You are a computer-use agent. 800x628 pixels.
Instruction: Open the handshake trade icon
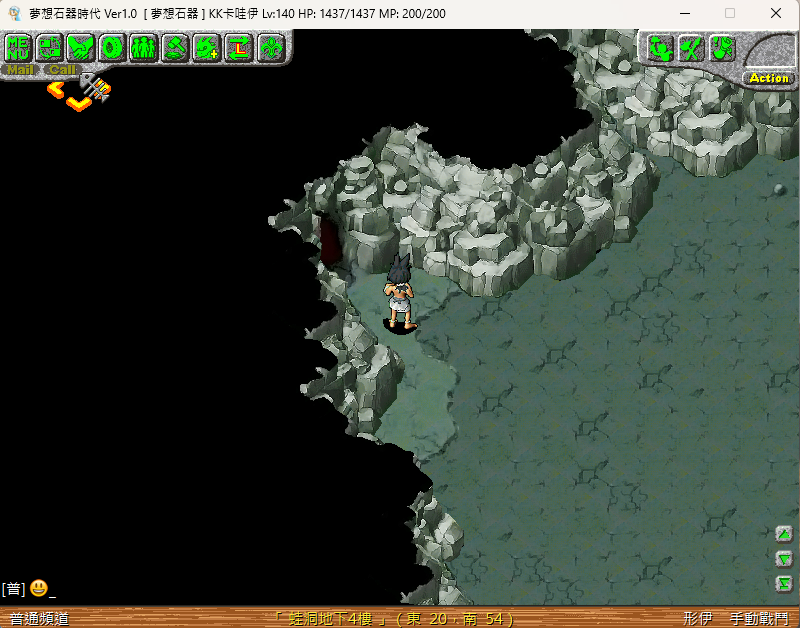click(81, 47)
